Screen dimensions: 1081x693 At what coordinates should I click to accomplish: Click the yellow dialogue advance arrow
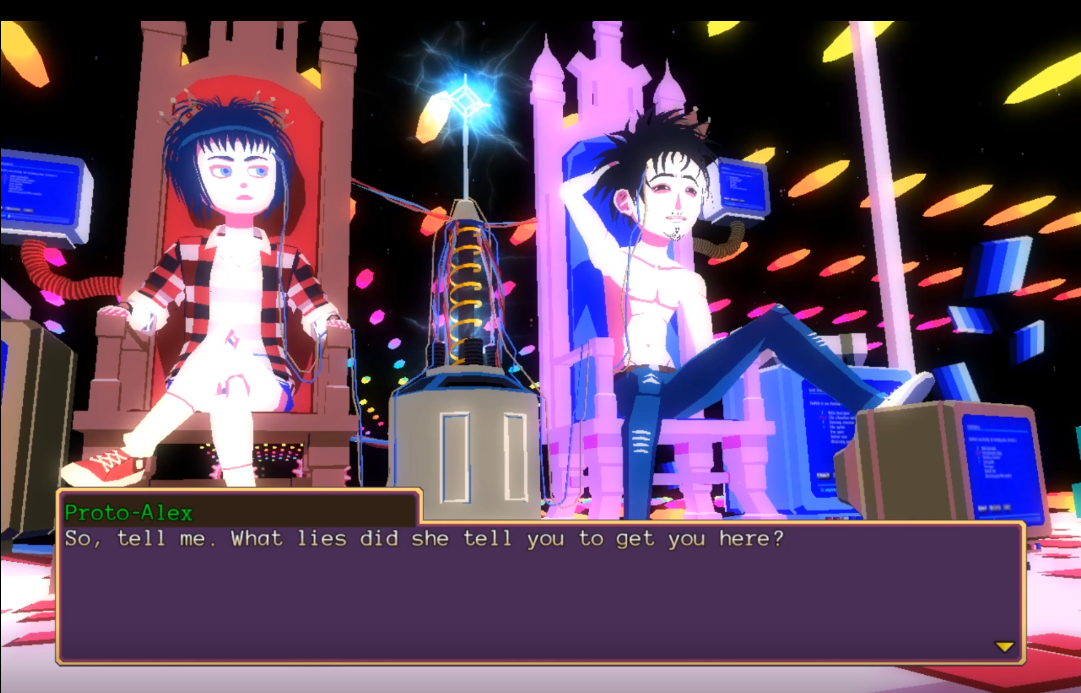tap(1004, 647)
